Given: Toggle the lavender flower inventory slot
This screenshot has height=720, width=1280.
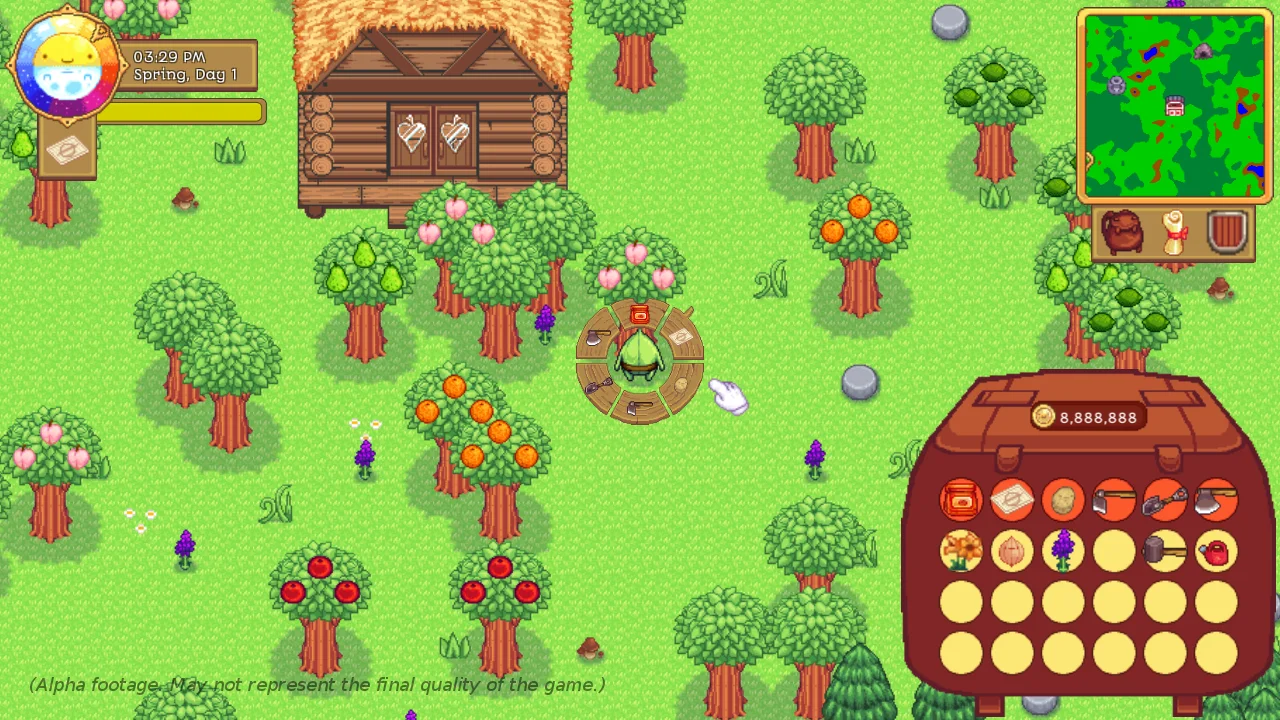Looking at the screenshot, I should [1063, 552].
